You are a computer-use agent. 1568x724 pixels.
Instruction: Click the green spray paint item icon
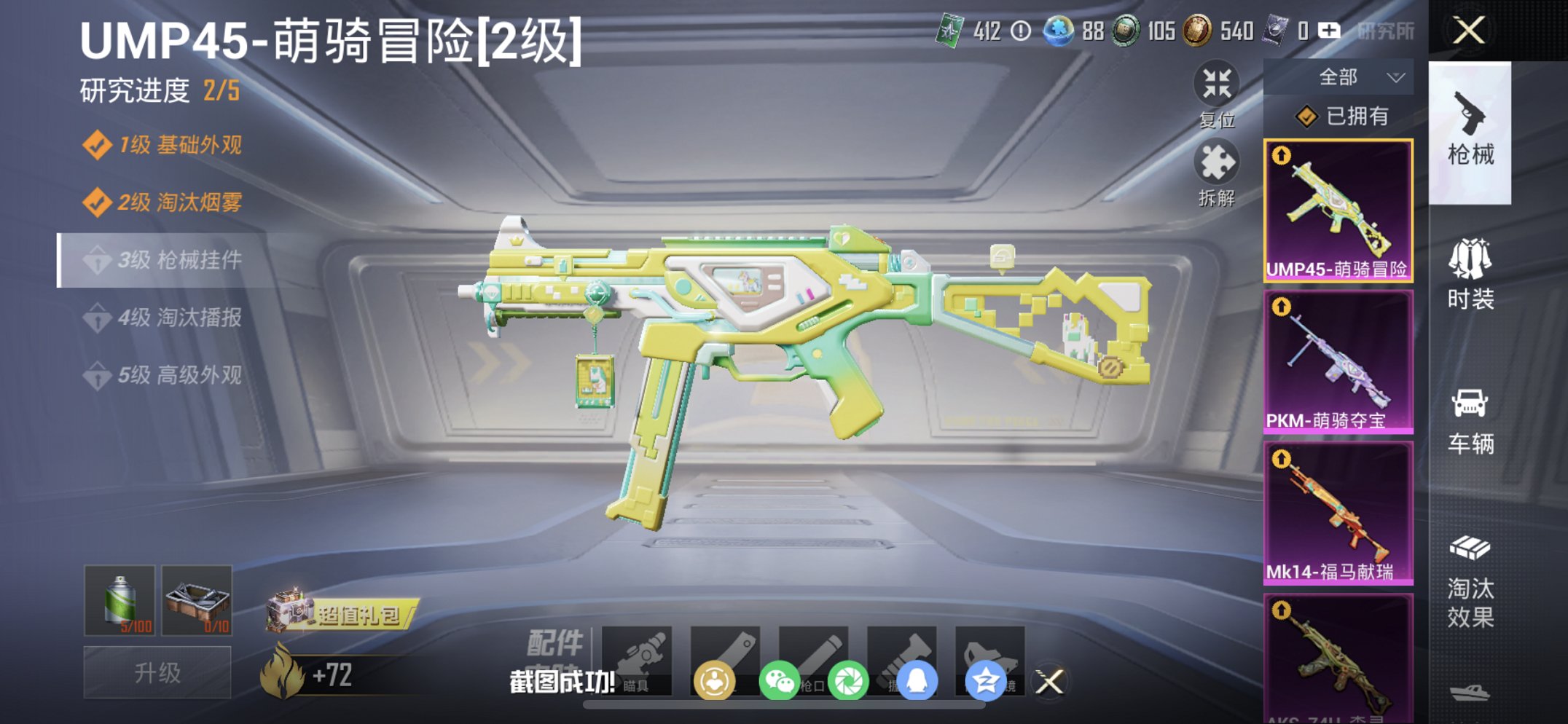120,603
